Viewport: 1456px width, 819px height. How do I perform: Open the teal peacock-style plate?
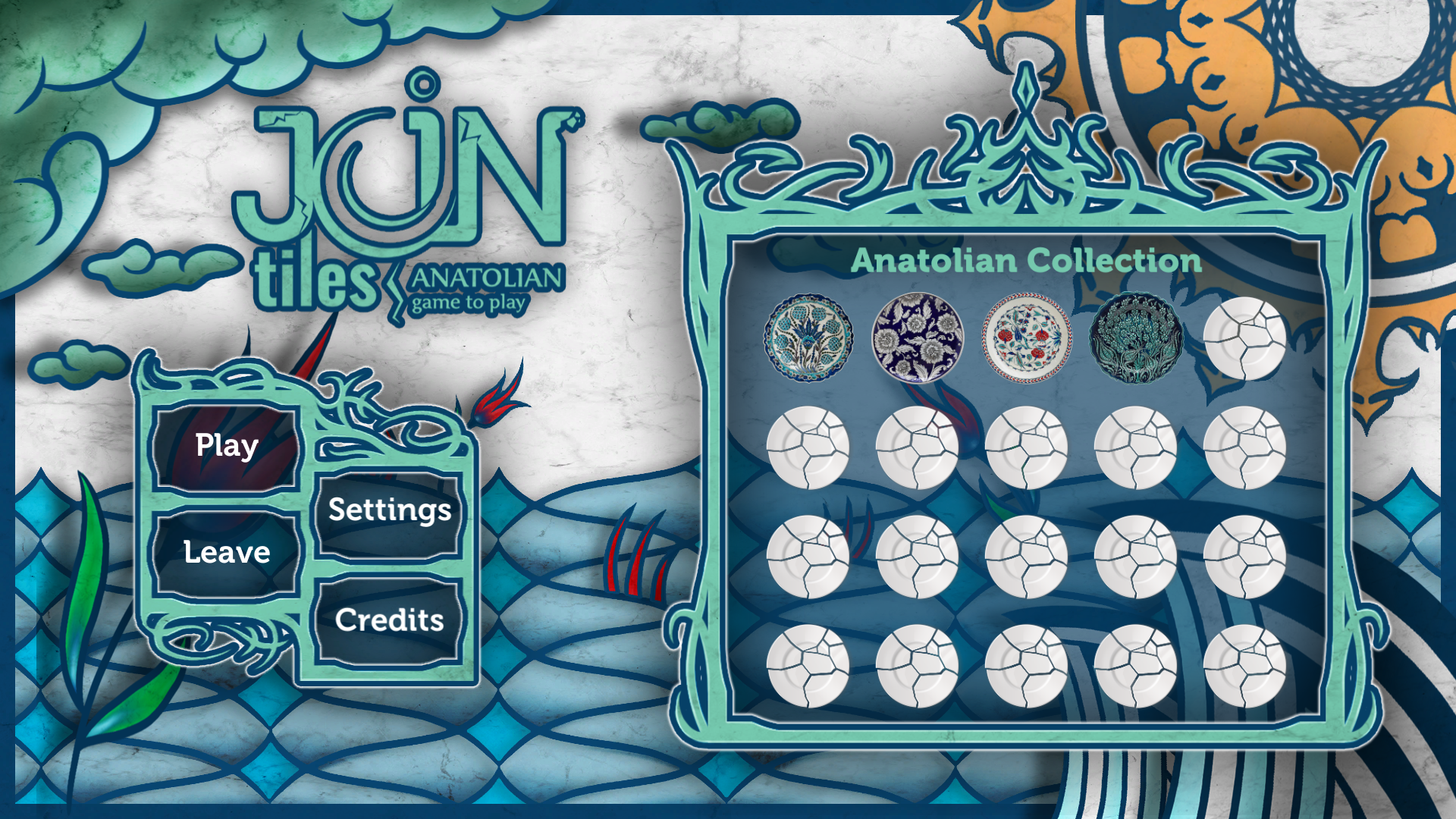point(1135,337)
